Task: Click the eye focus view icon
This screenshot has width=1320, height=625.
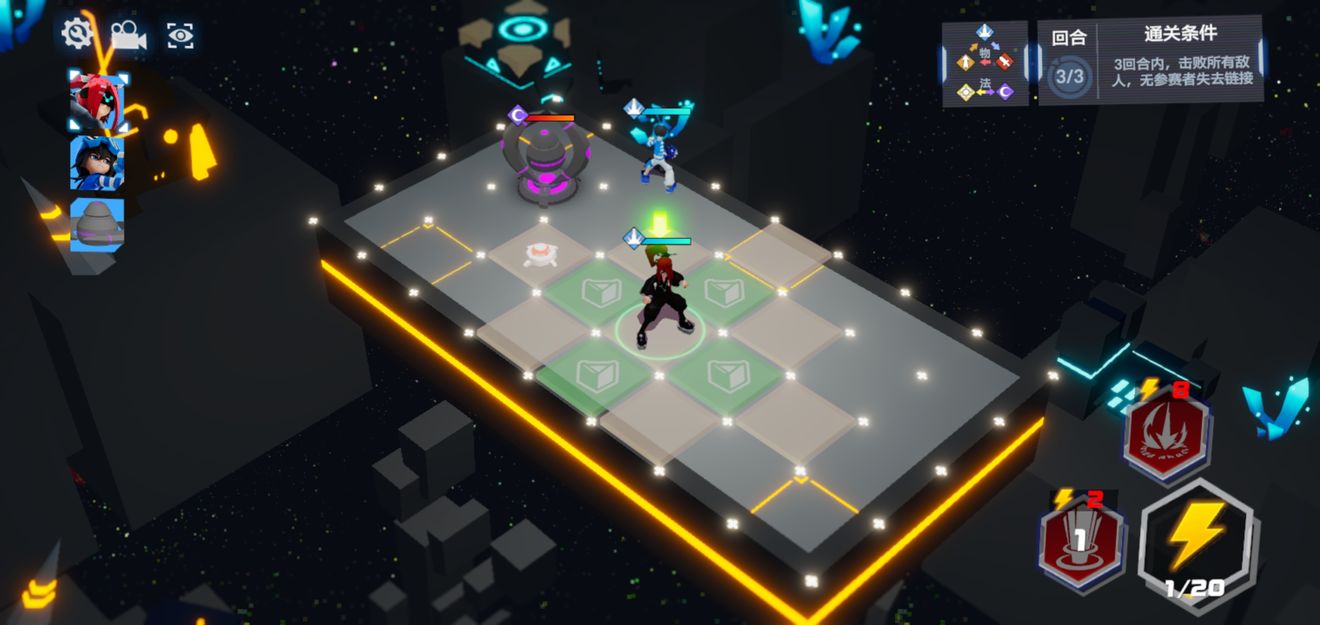Action: pos(180,36)
